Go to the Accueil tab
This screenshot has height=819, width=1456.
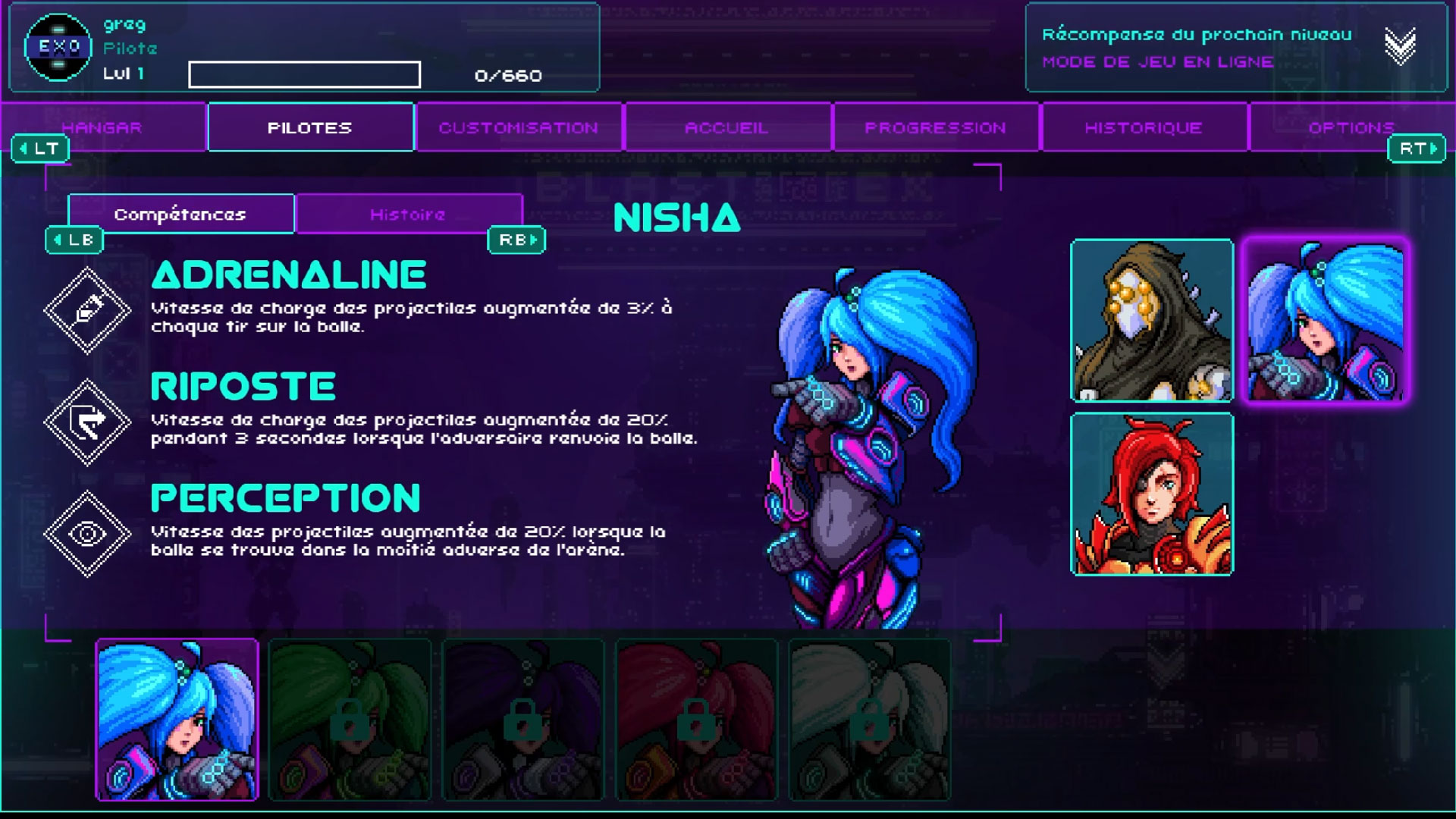[726, 127]
